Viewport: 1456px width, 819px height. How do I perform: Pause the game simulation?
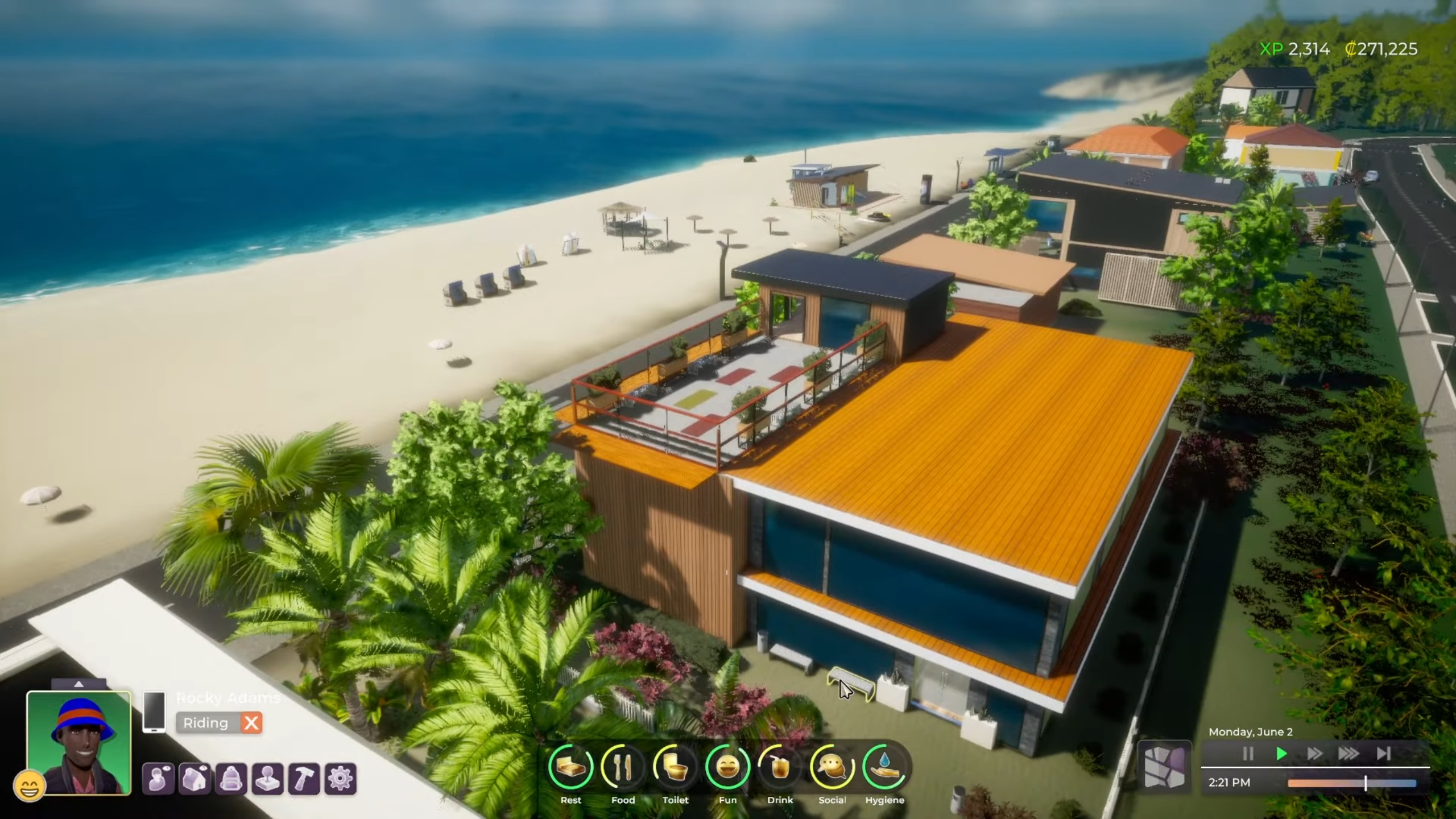[1248, 754]
